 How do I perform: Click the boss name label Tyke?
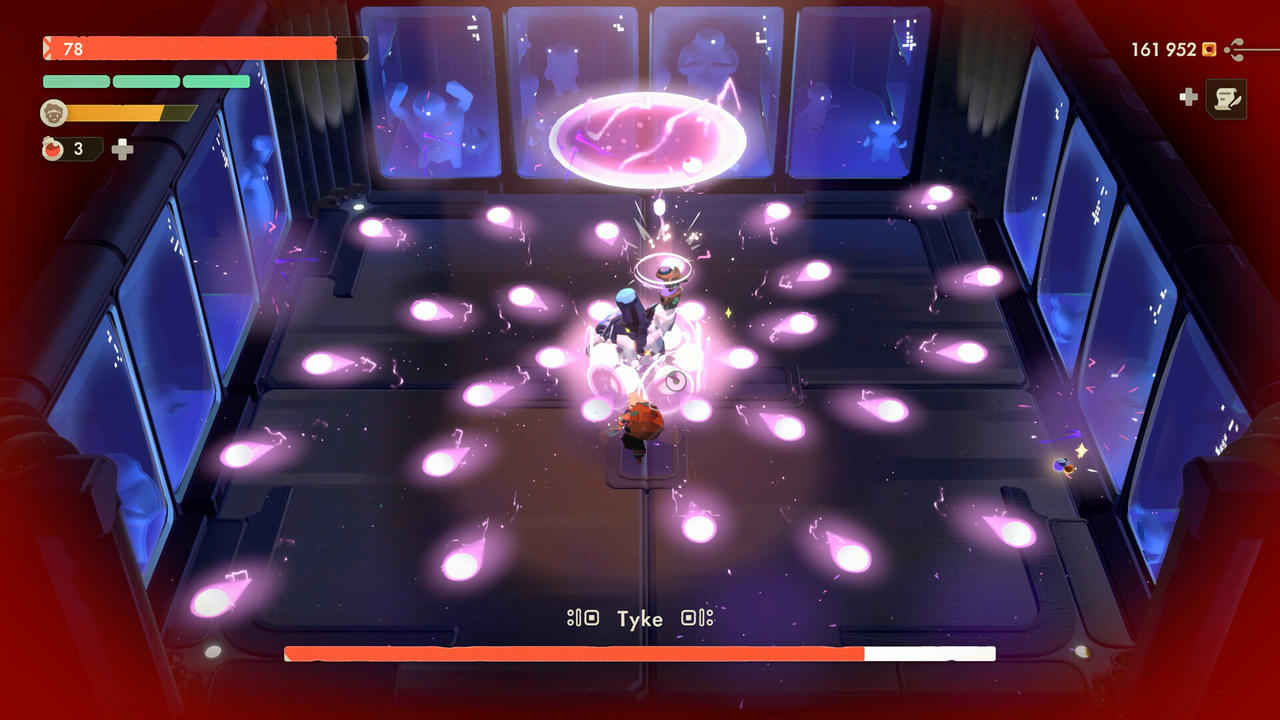(641, 619)
